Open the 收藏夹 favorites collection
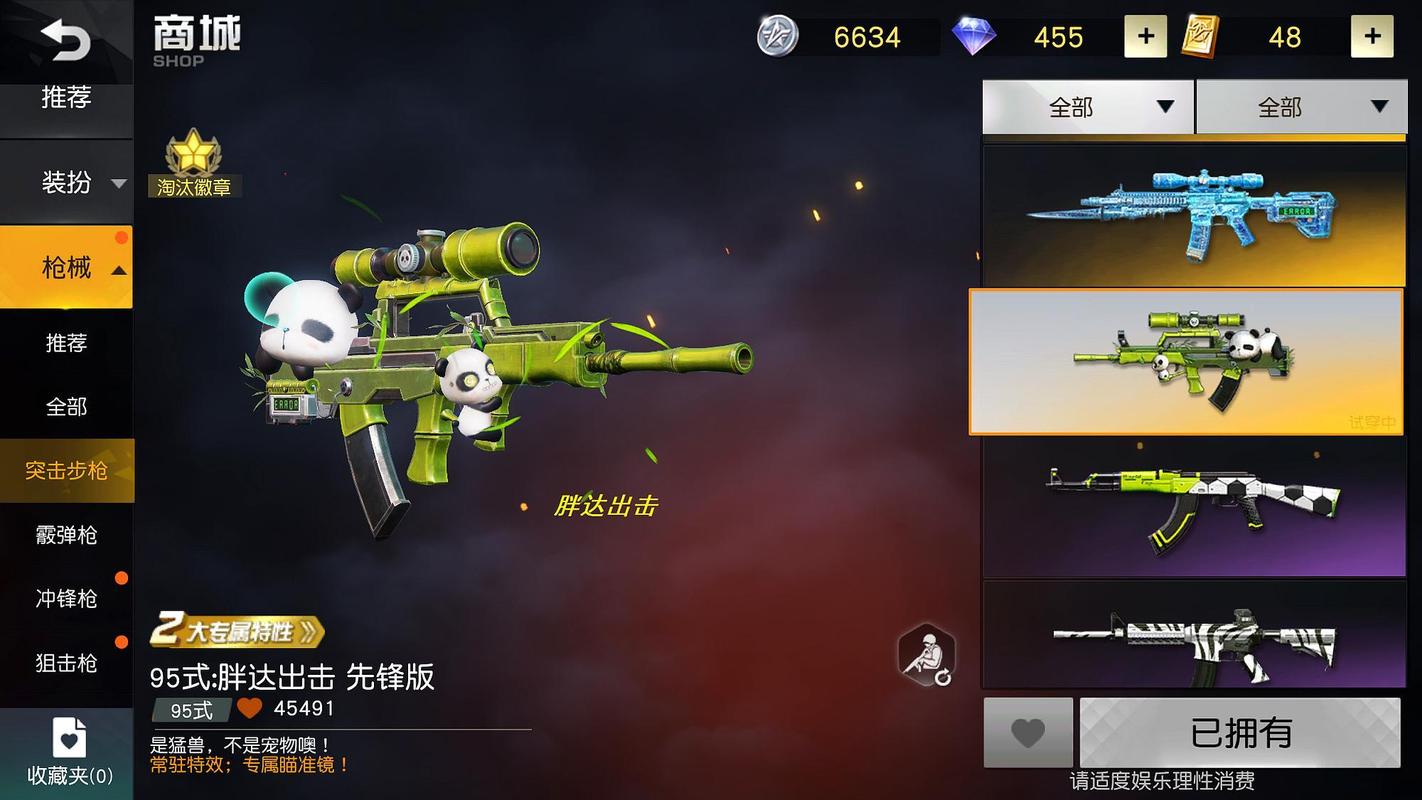The image size is (1422, 800). click(66, 750)
